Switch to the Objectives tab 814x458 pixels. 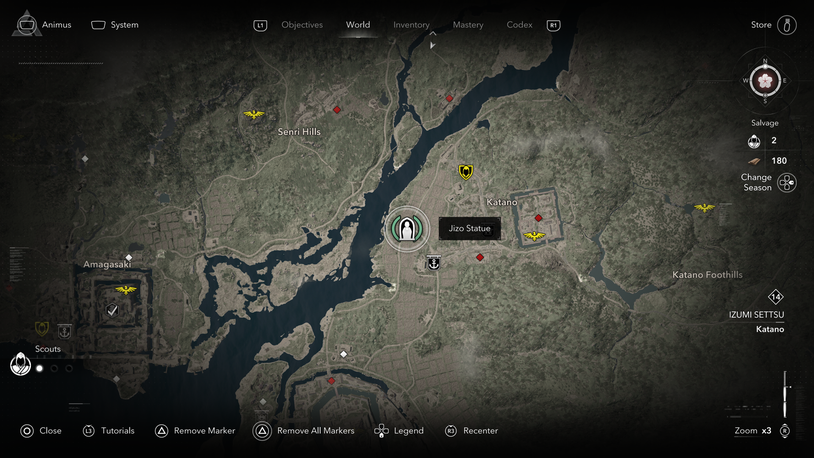tap(301, 25)
